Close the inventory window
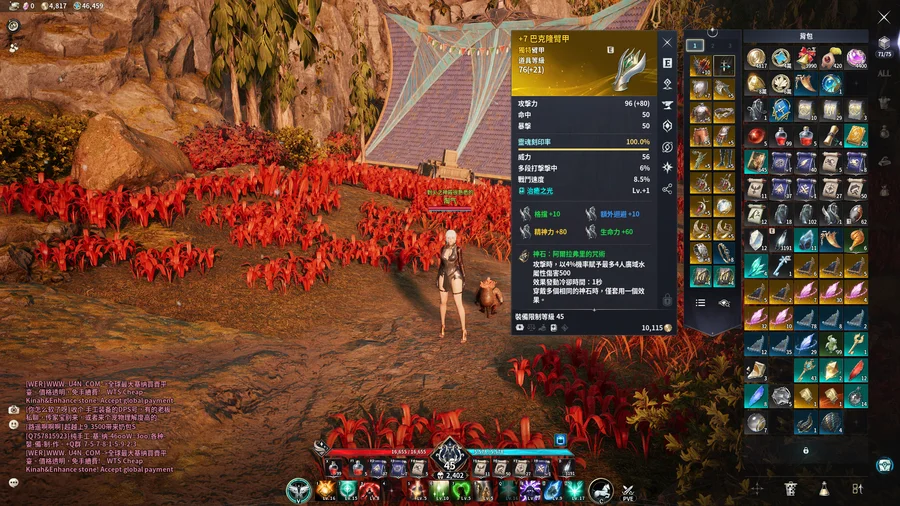The image size is (900, 506). click(883, 17)
